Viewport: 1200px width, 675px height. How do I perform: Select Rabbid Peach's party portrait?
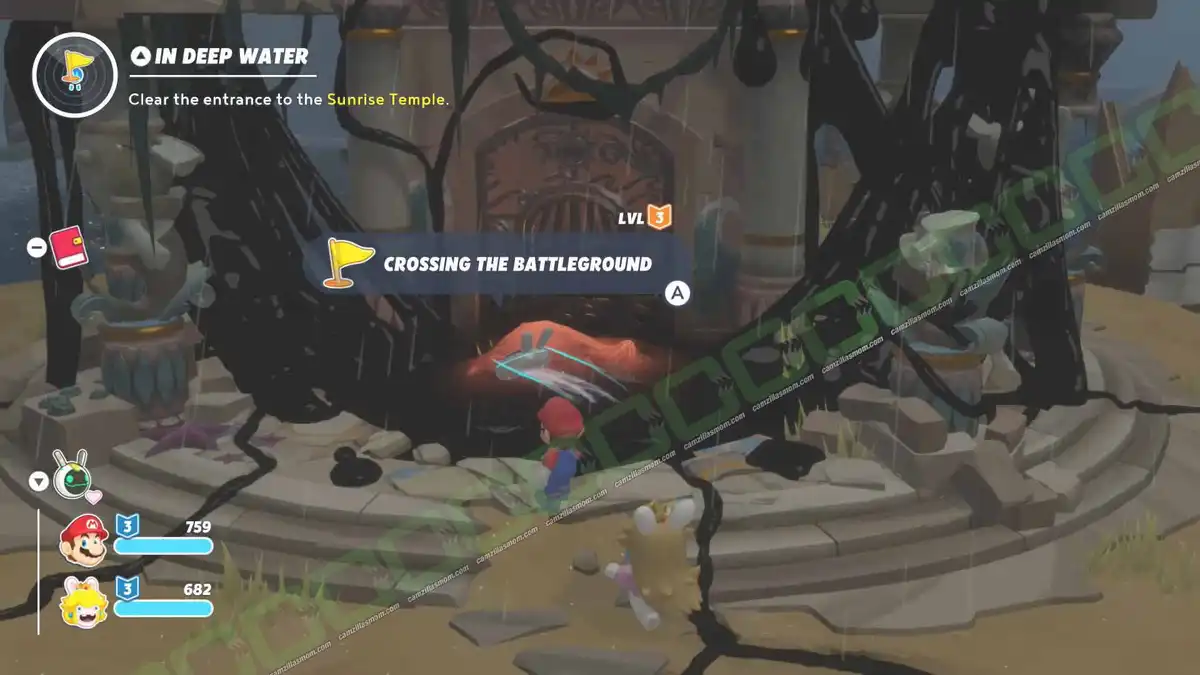82,602
